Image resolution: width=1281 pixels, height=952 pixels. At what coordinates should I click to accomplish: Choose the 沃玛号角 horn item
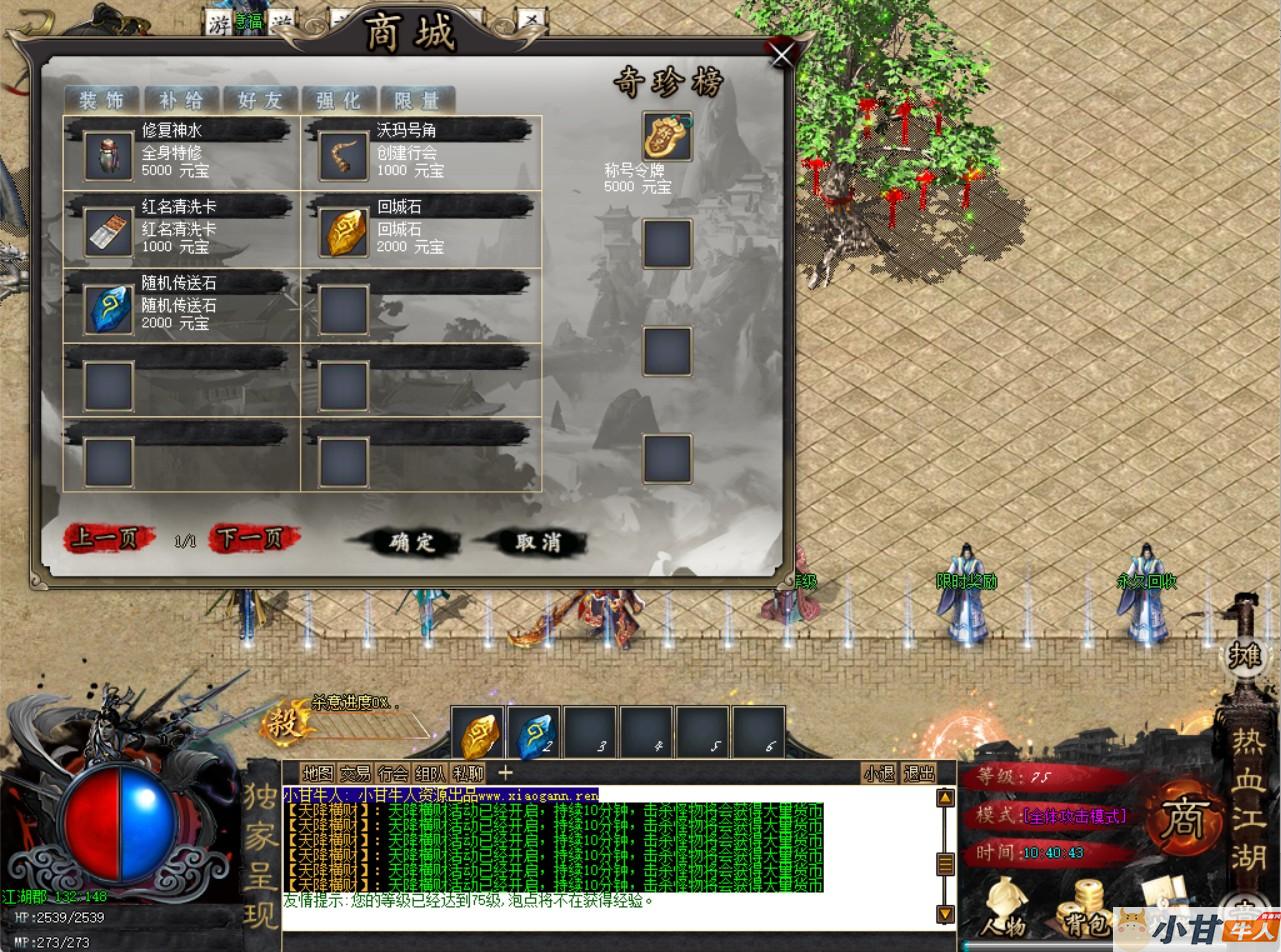344,155
